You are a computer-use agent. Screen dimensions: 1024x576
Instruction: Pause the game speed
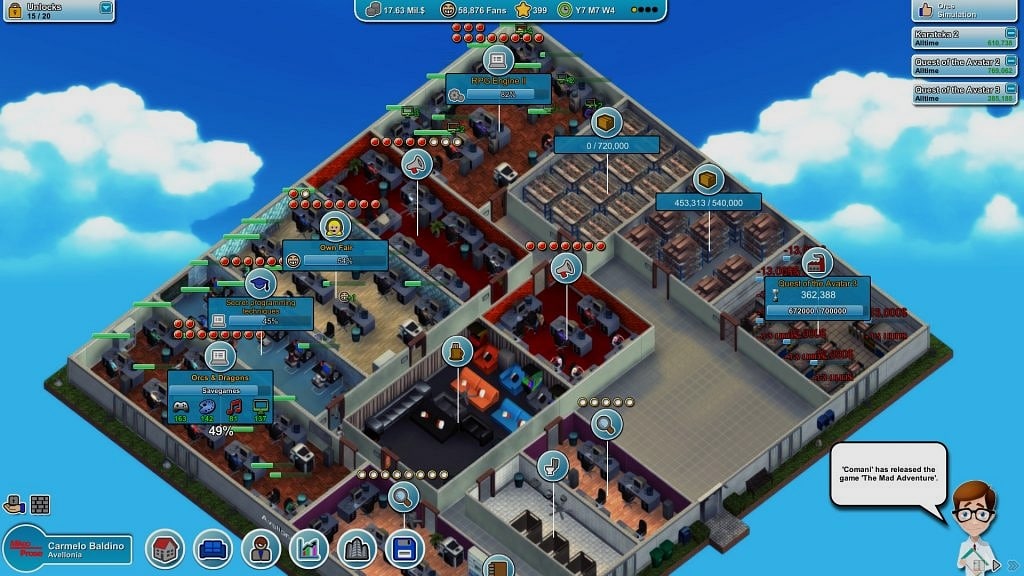pos(981,566)
